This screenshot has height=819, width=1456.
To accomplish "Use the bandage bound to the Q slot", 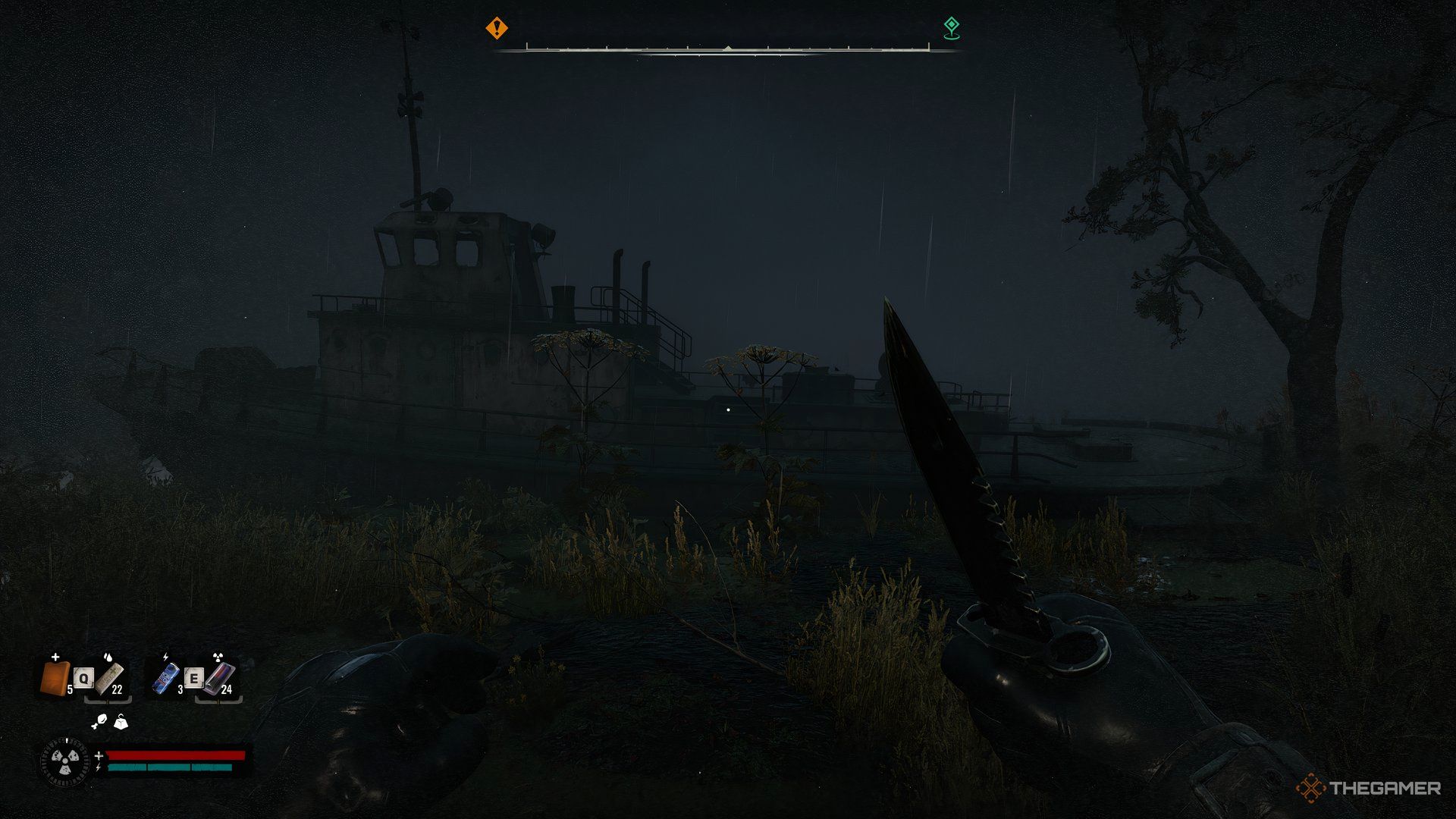I will [109, 679].
